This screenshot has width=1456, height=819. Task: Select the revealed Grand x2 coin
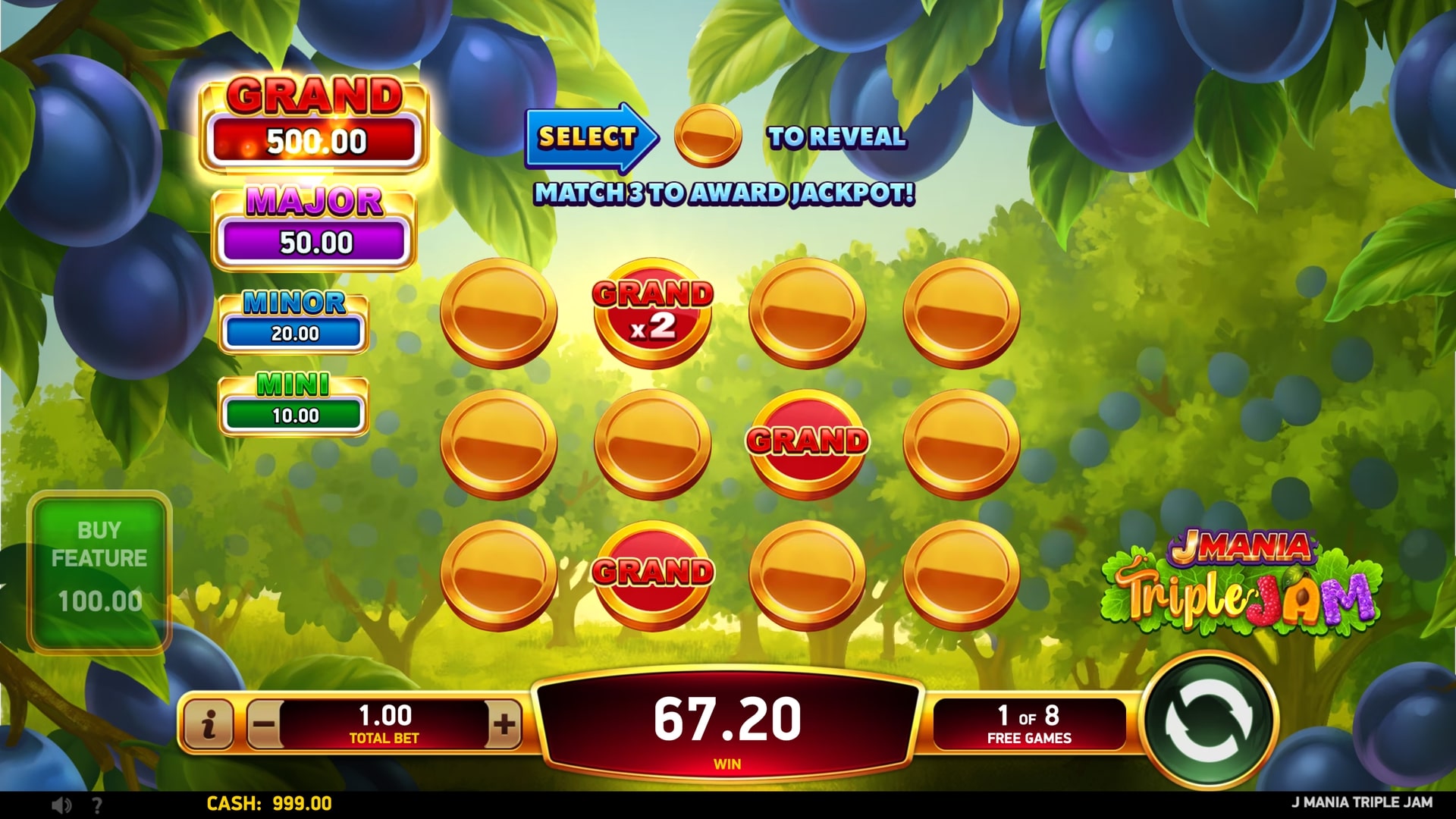652,312
